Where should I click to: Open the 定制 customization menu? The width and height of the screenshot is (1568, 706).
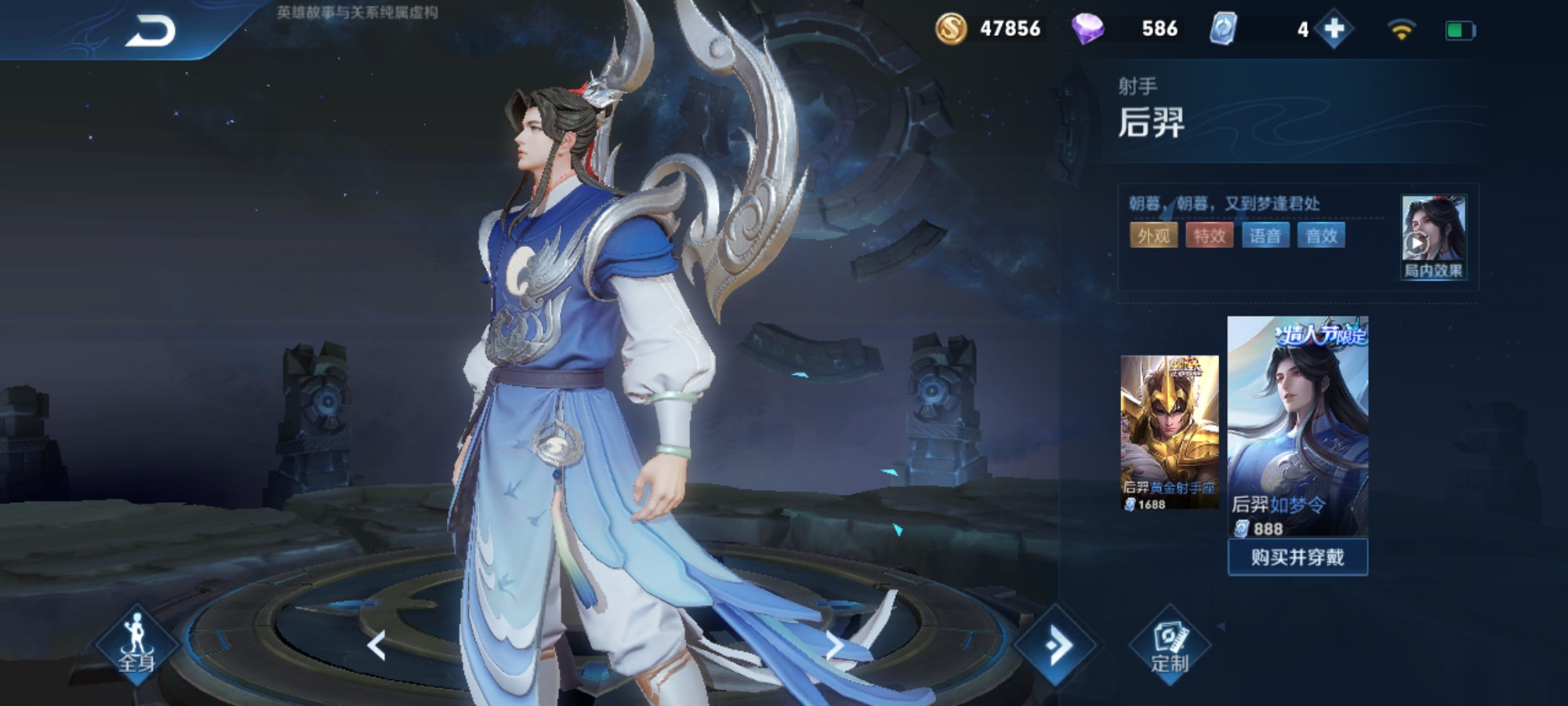tap(1169, 646)
